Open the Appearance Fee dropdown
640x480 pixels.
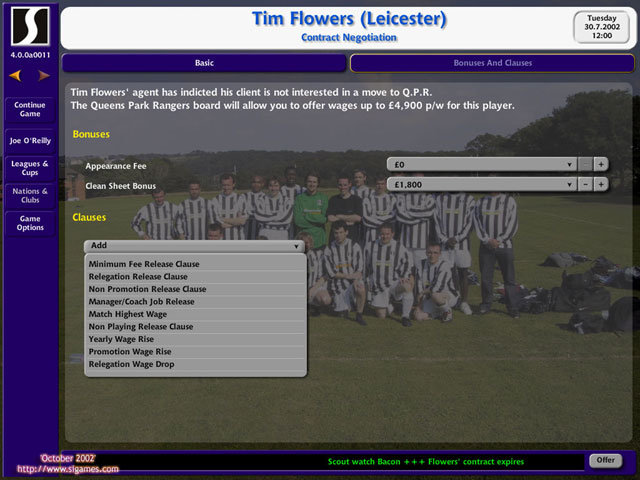pos(481,164)
